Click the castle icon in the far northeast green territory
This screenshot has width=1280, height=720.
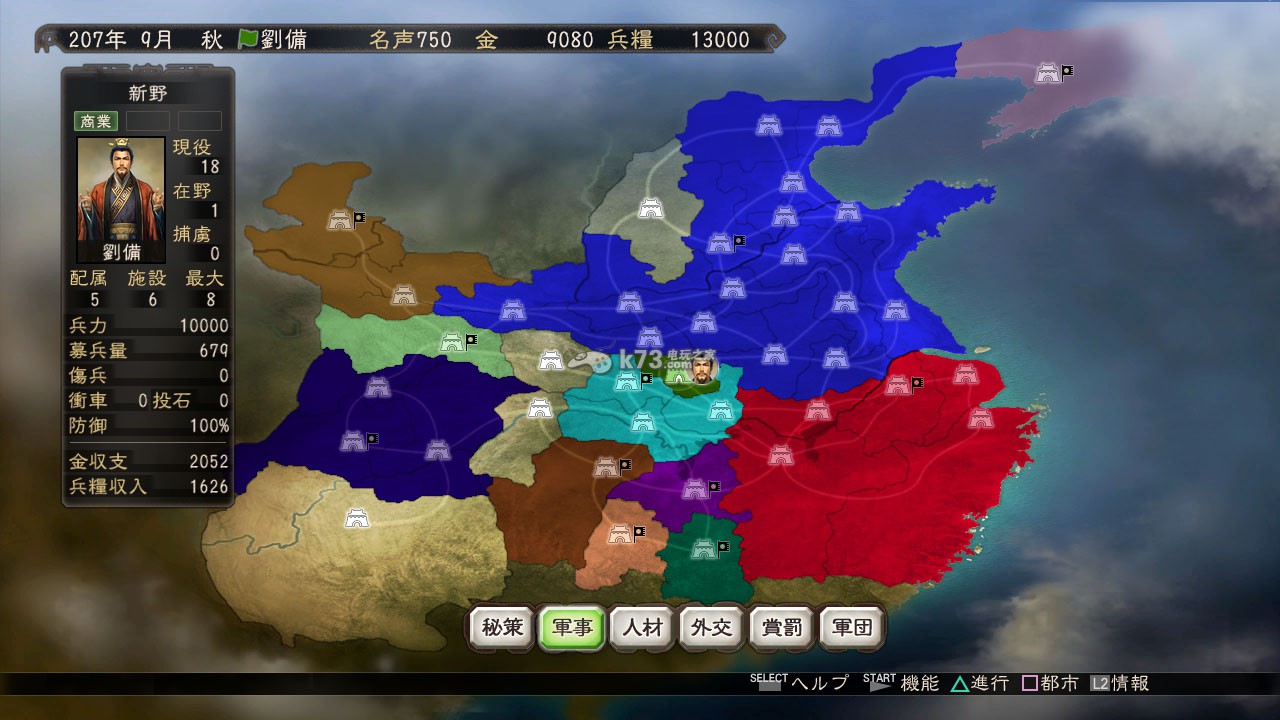1049,71
